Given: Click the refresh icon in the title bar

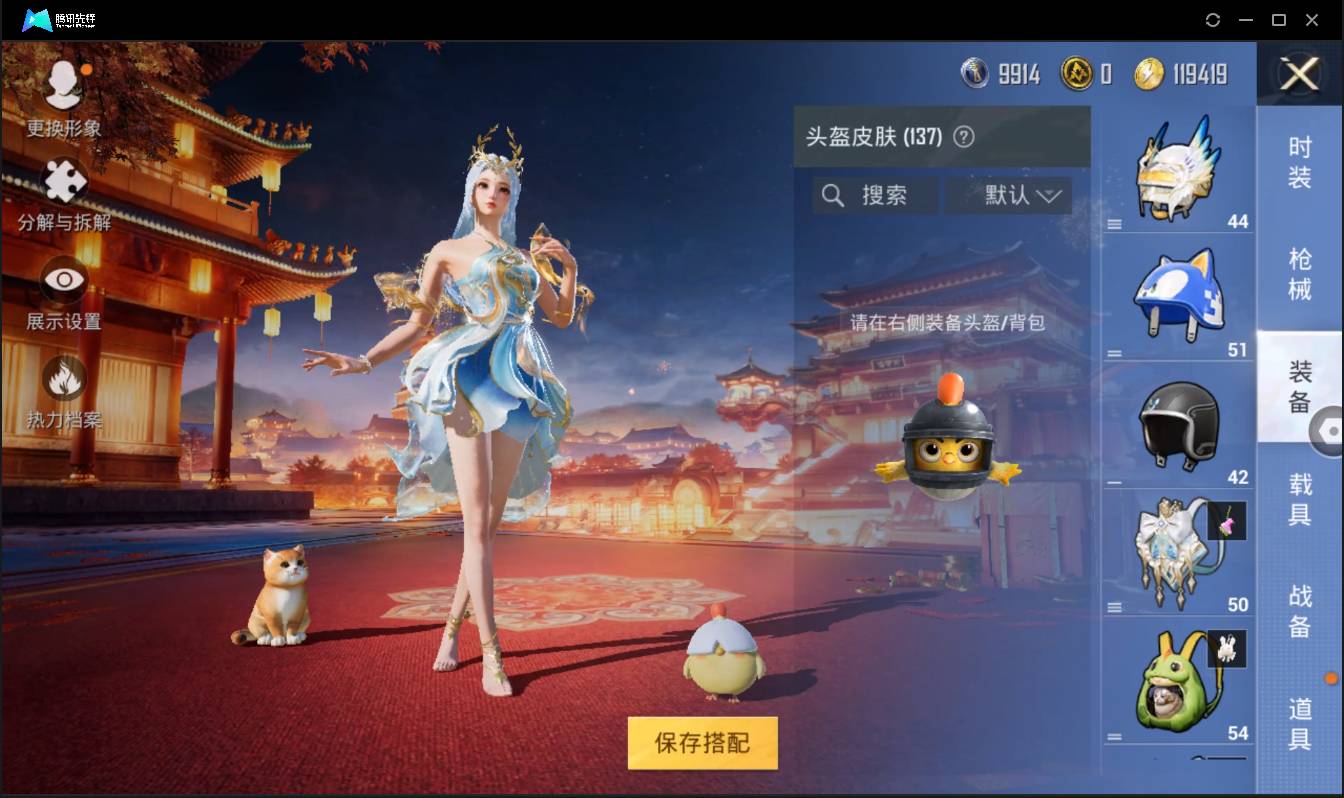Looking at the screenshot, I should click(1213, 20).
